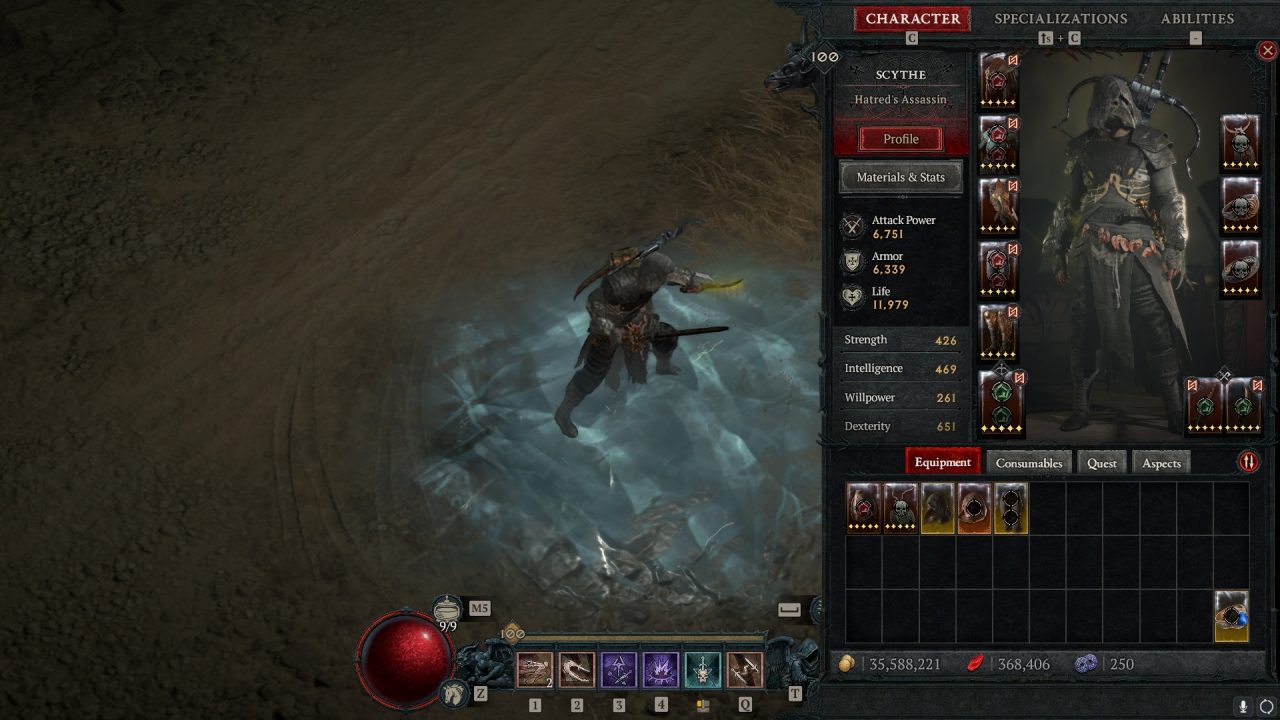Activate the skill bound to Q
The width and height of the screenshot is (1280, 720).
click(744, 668)
